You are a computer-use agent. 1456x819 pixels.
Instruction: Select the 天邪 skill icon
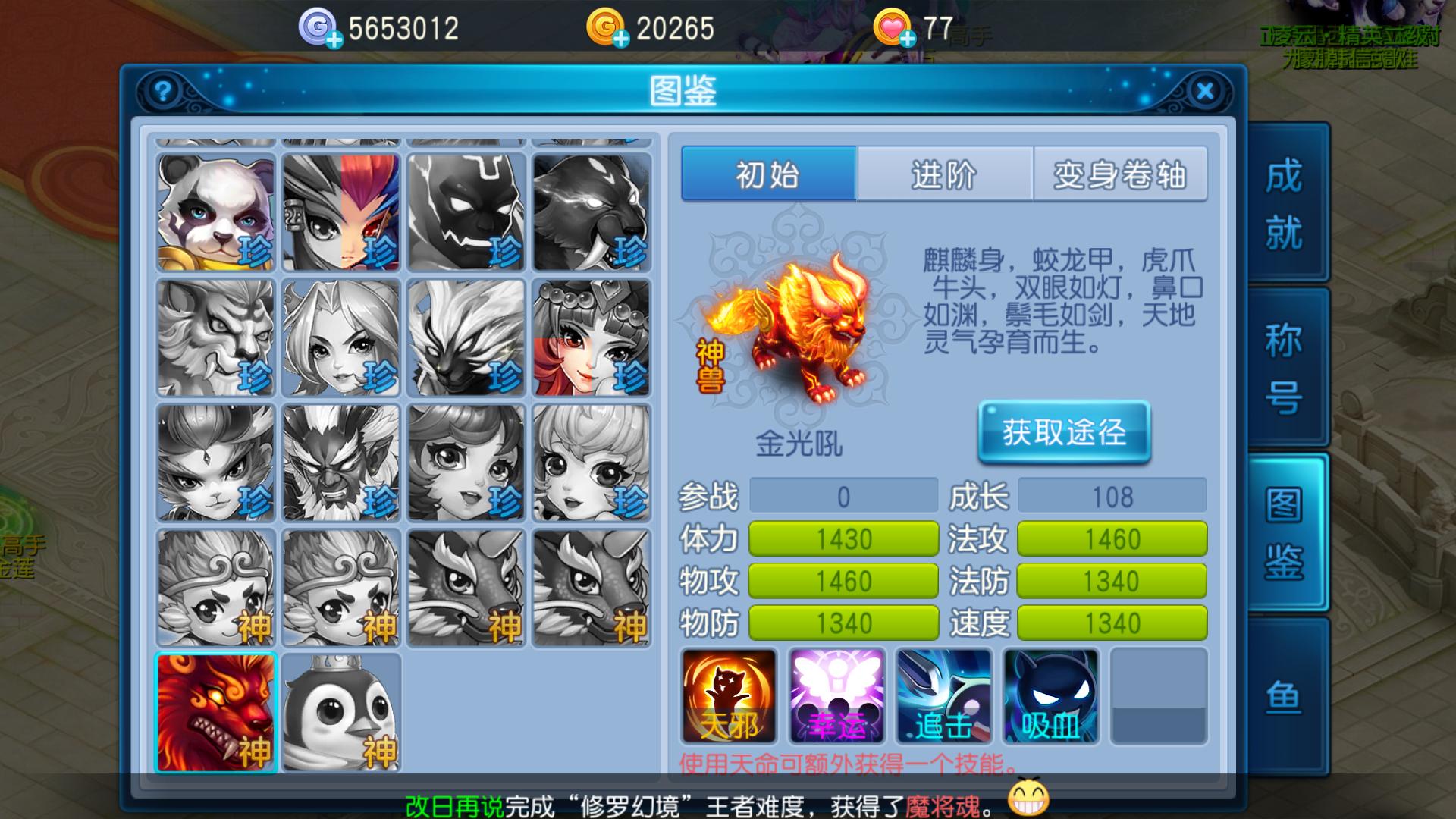[727, 698]
